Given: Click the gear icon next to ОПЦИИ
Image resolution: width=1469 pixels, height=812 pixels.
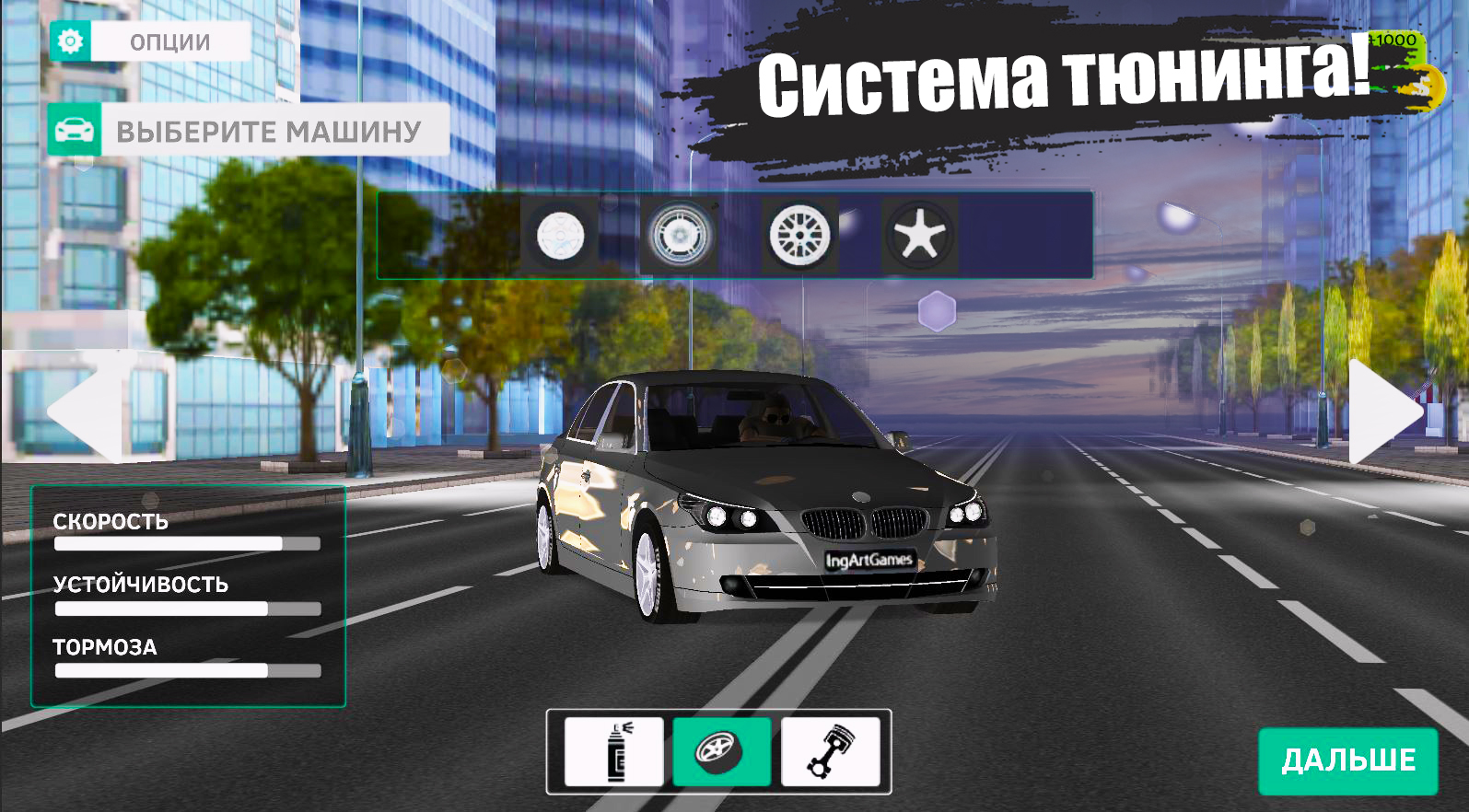Looking at the screenshot, I should [x=73, y=41].
